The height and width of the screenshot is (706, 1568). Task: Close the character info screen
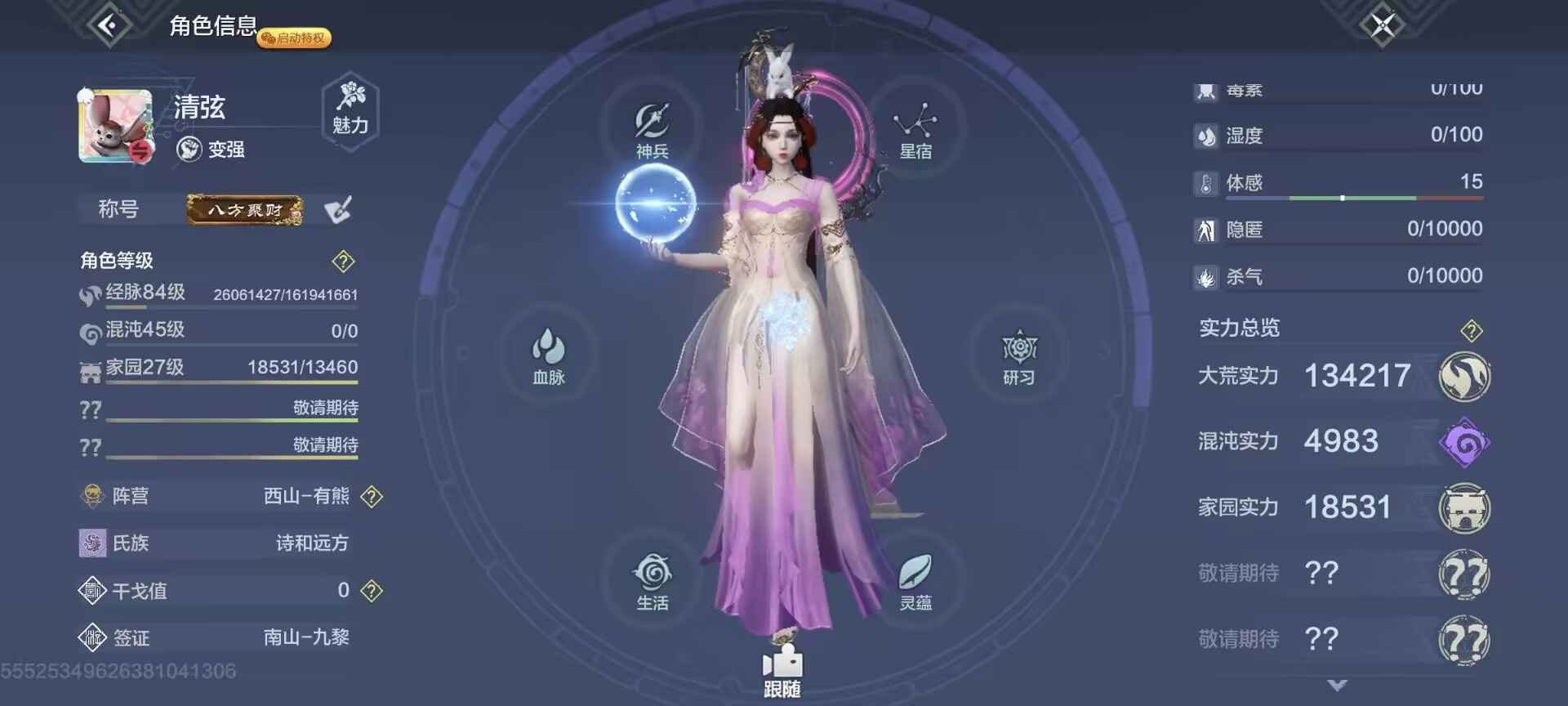pyautogui.click(x=1382, y=25)
